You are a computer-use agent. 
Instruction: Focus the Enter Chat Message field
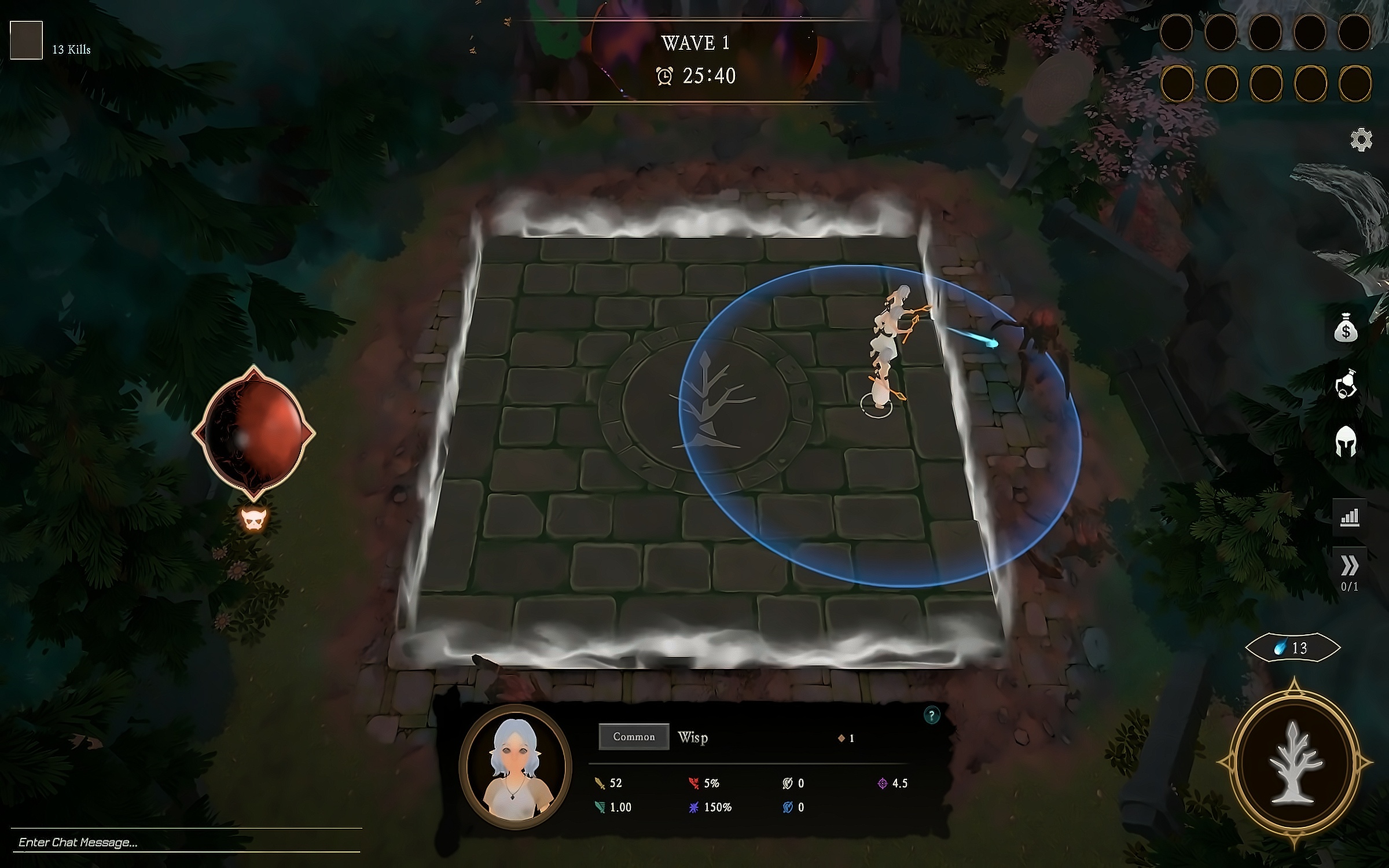point(185,842)
